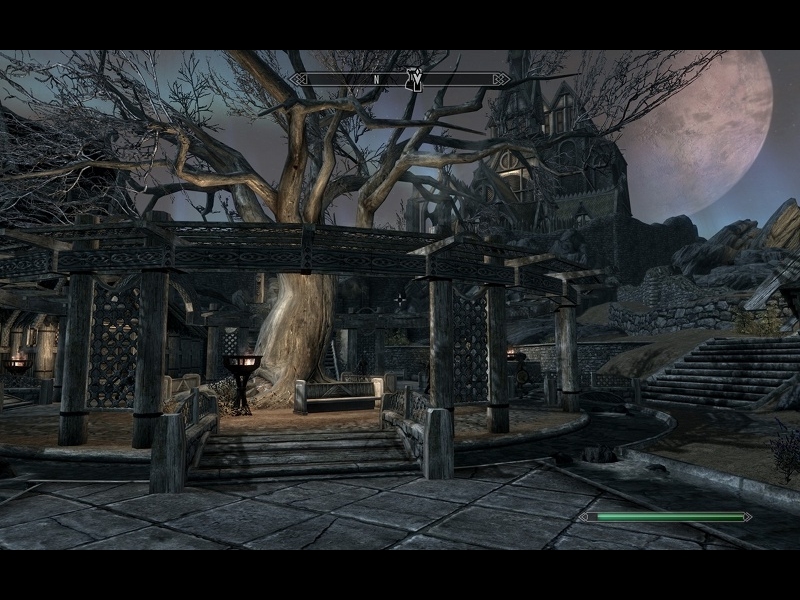Select the North indicator on the compass bar
Viewport: 800px width, 600px height.
tap(376, 79)
